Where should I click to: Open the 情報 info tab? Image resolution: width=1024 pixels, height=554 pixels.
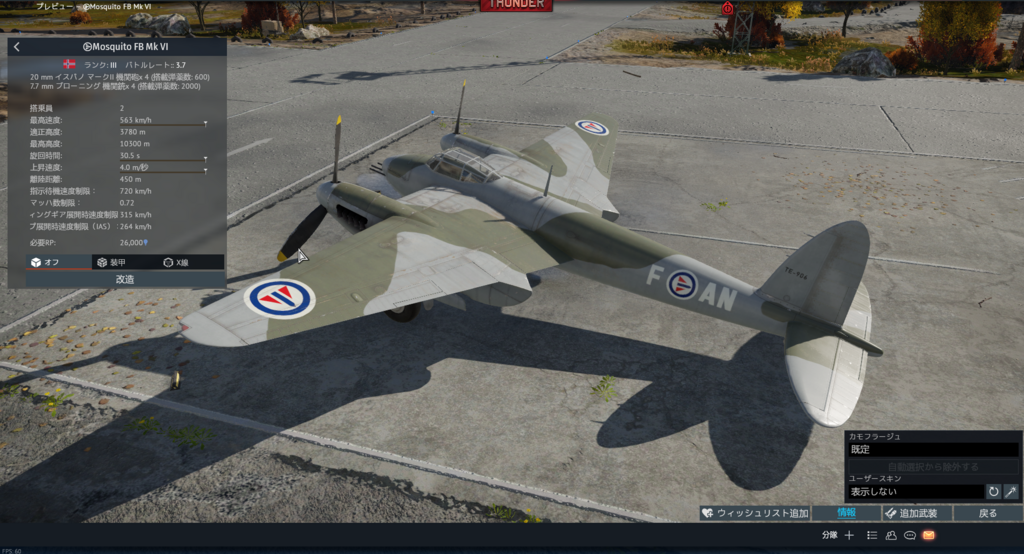point(846,513)
